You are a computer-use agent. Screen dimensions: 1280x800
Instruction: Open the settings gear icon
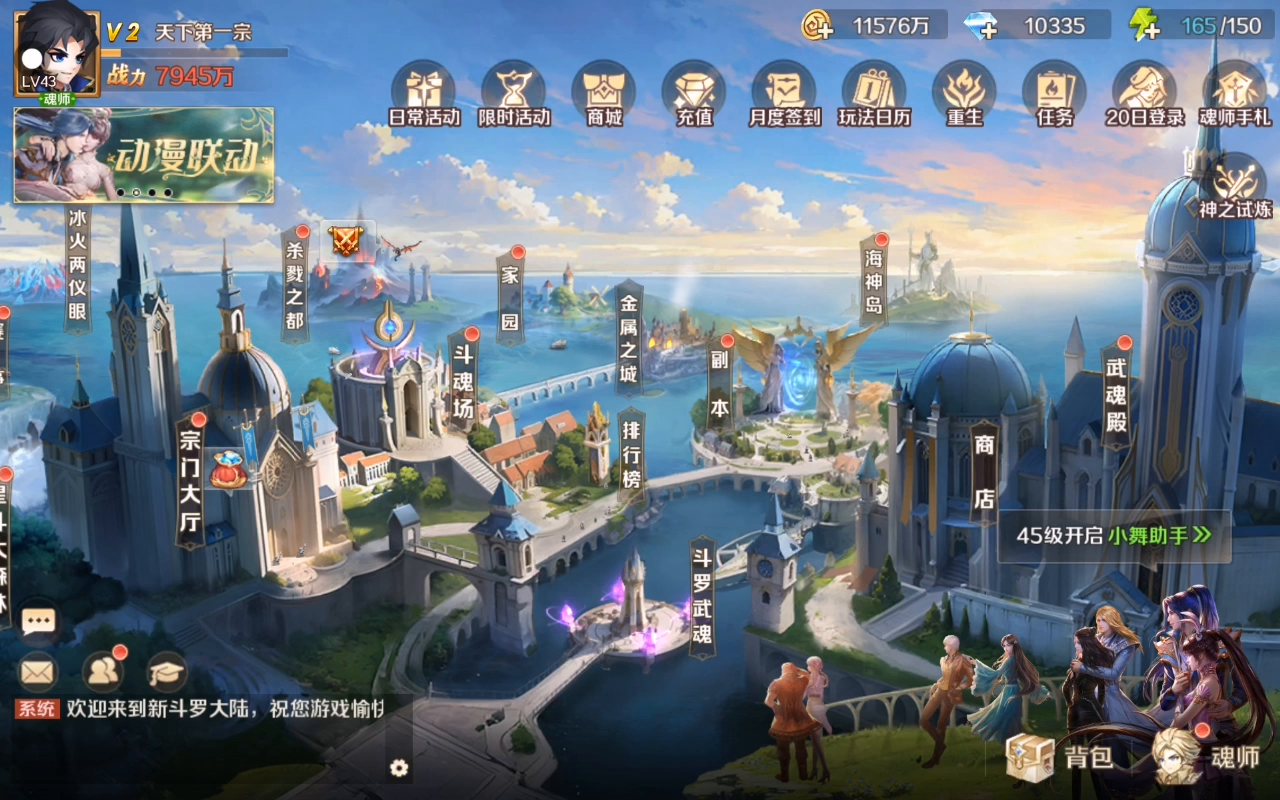click(x=399, y=767)
